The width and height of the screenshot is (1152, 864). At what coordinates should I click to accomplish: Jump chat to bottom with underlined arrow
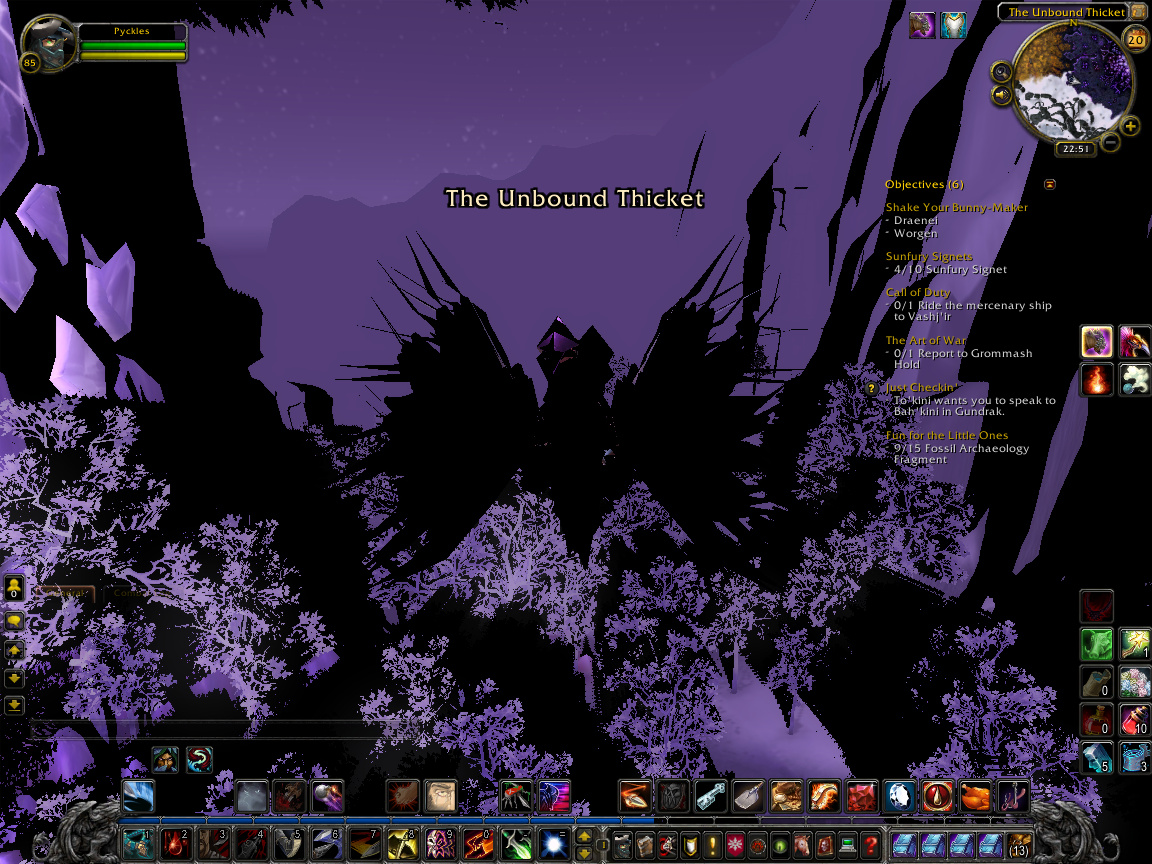point(14,705)
